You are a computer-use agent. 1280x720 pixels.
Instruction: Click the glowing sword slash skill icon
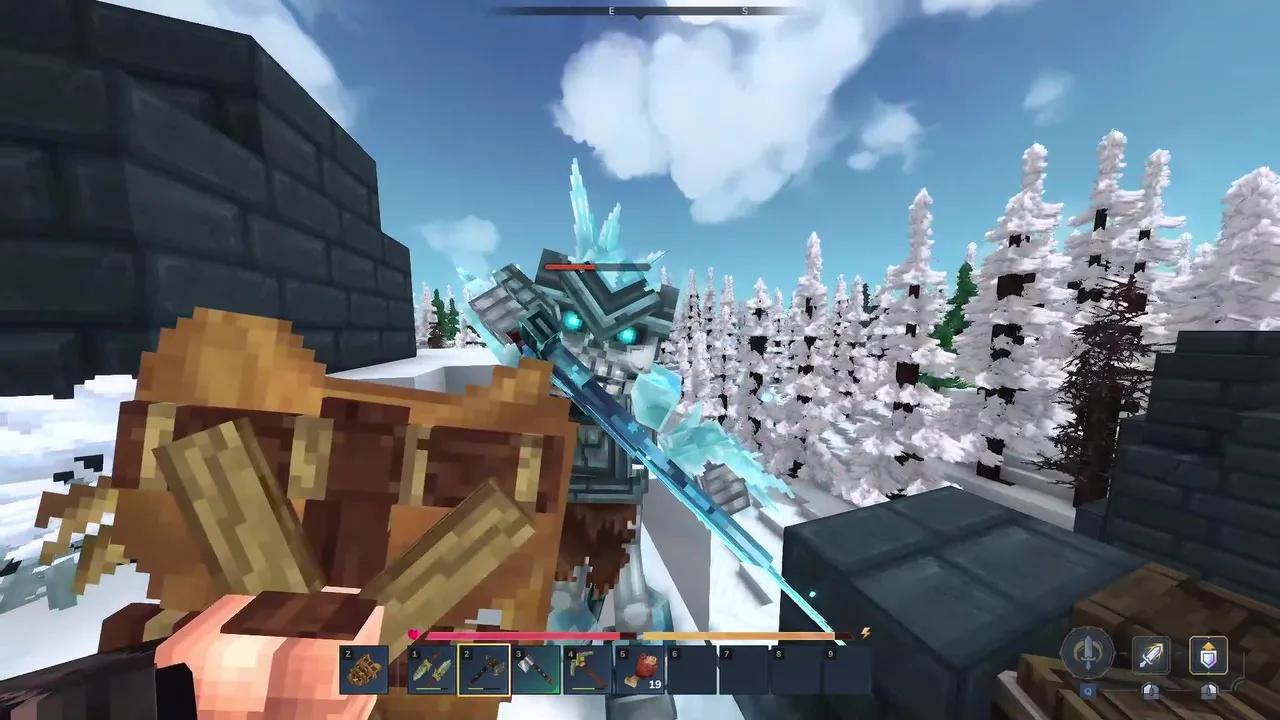[1153, 654]
